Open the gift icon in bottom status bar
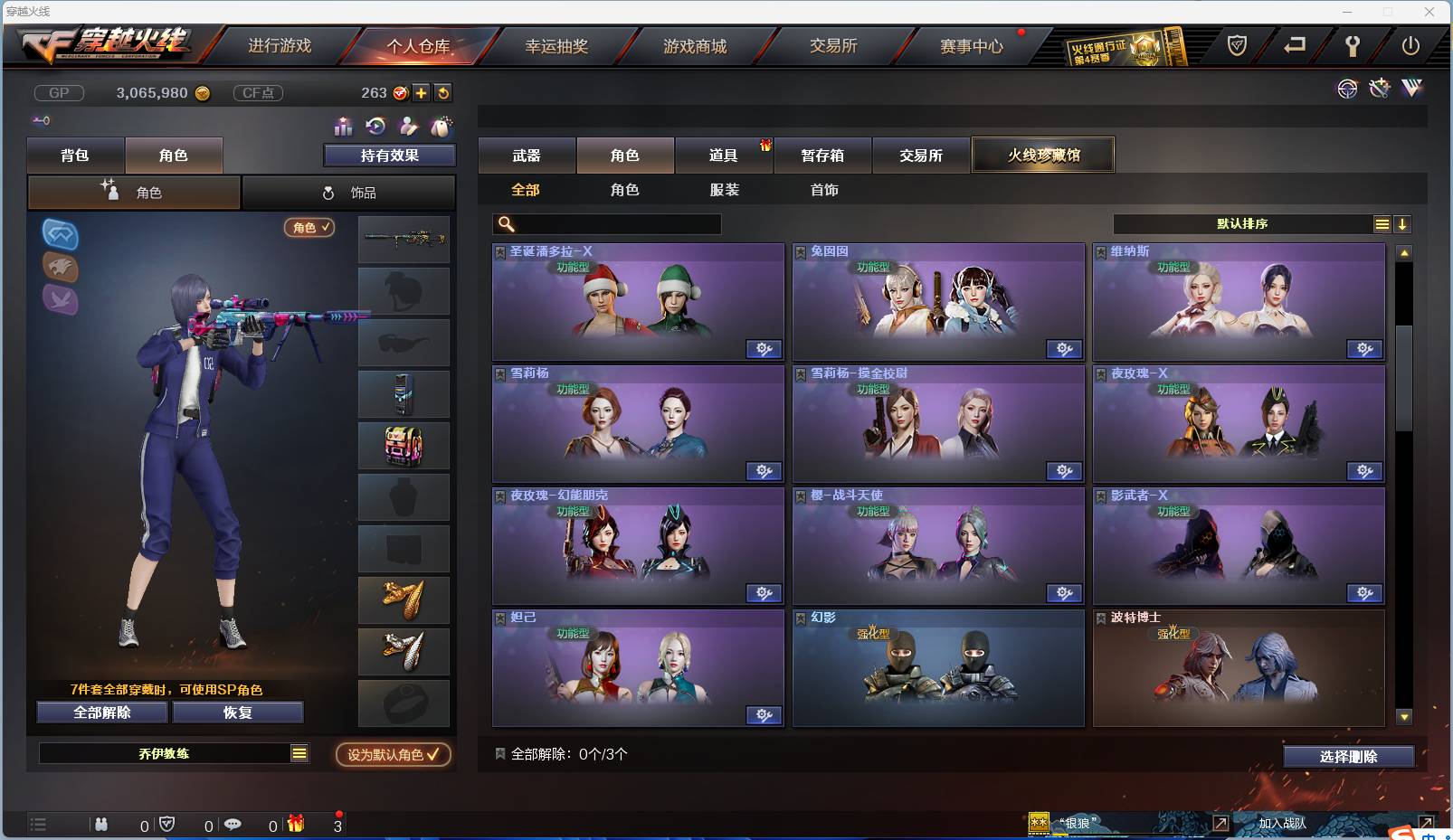This screenshot has width=1453, height=840. (294, 824)
